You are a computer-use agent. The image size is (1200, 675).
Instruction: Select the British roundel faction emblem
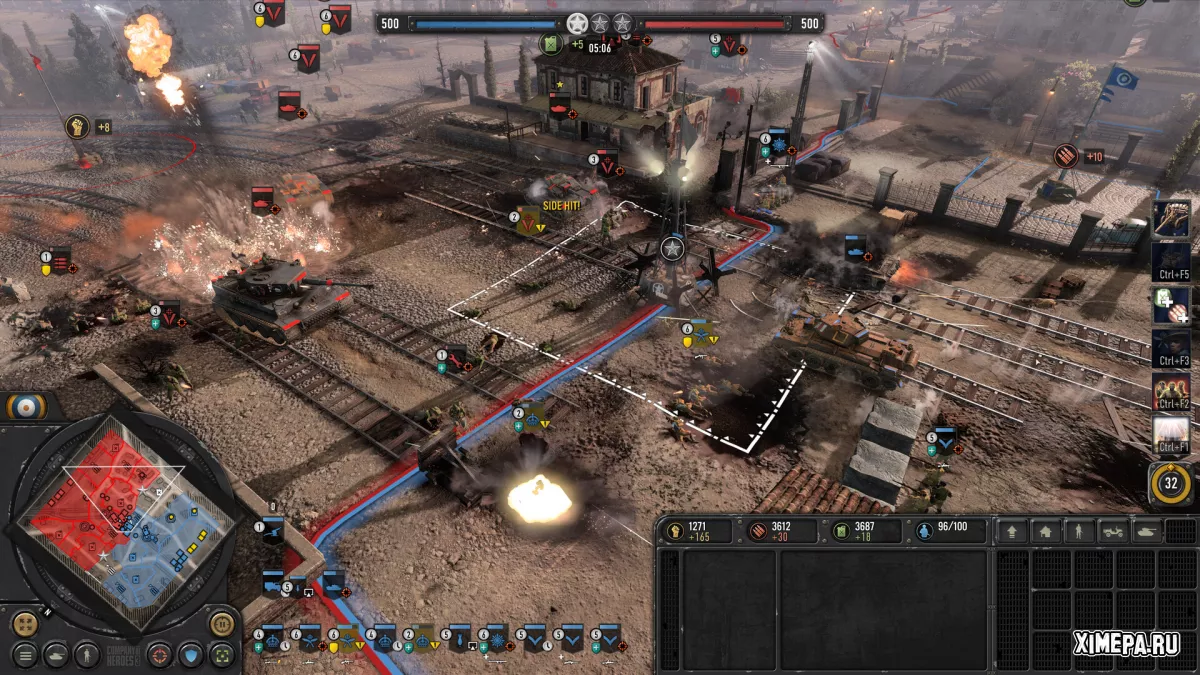20,406
